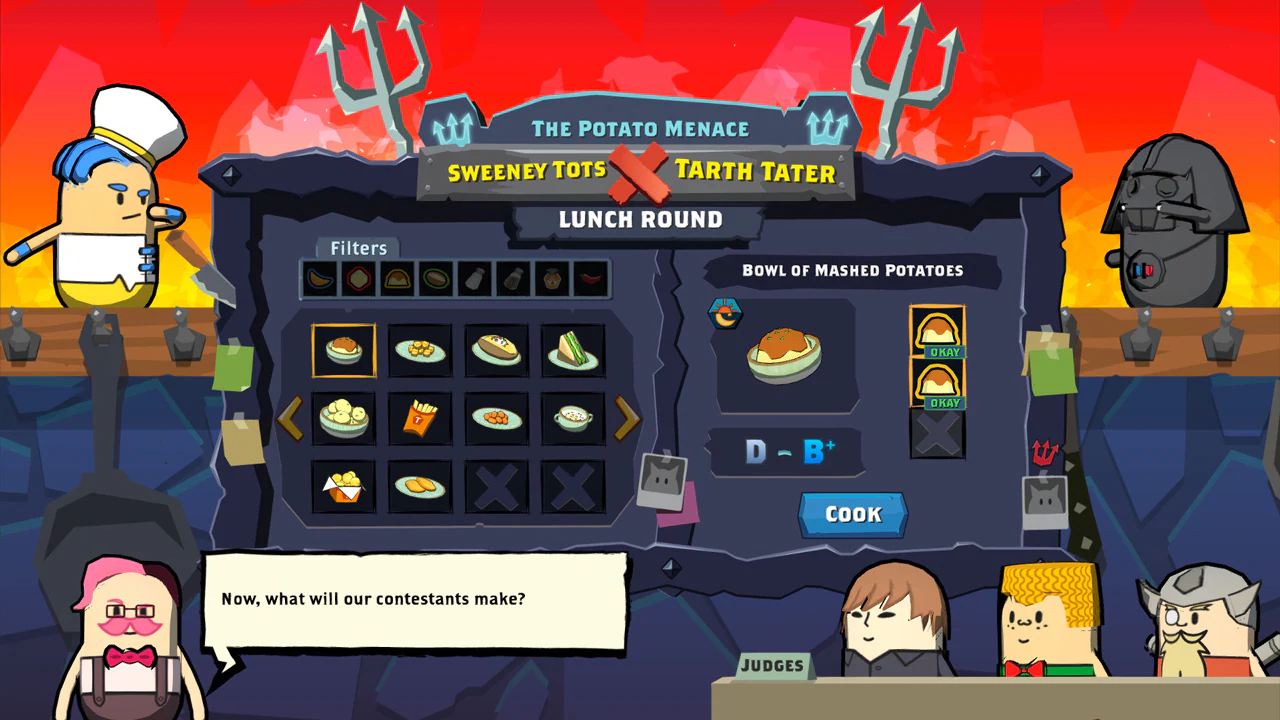Switch to the Lunch Round banner
This screenshot has height=720, width=1280.
641,219
